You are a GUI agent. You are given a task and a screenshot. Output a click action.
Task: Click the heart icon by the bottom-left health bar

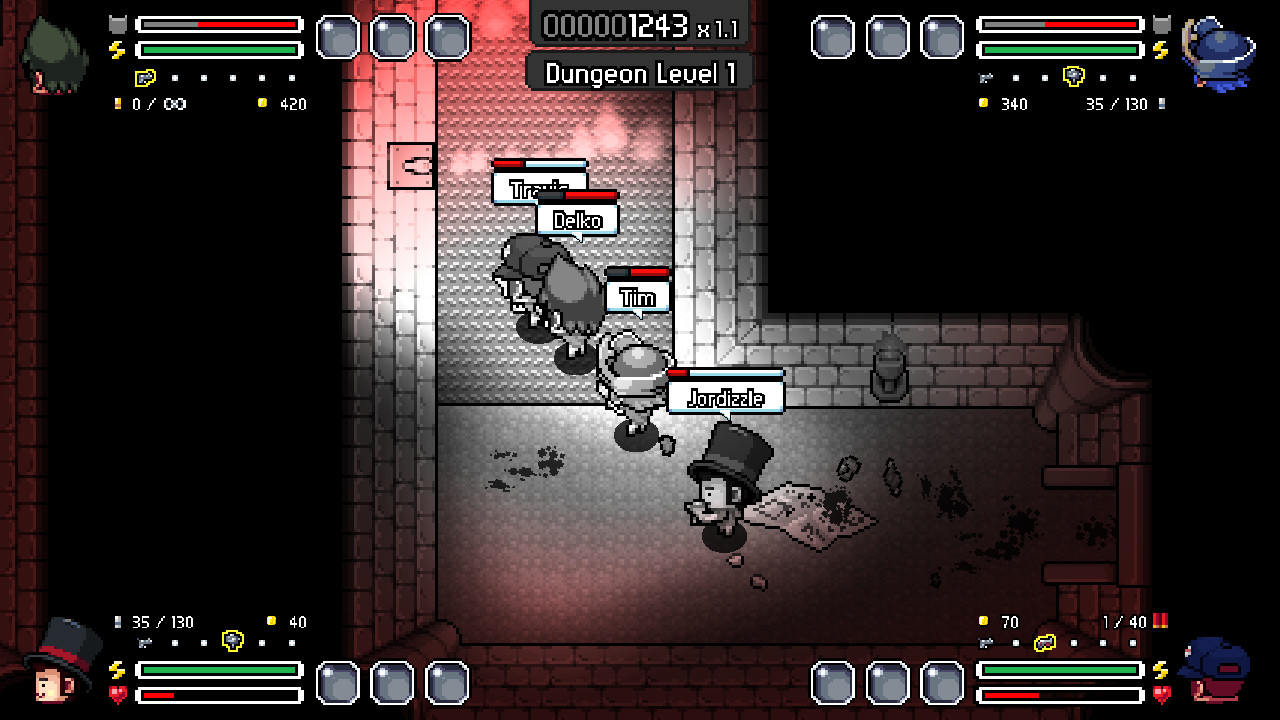118,694
